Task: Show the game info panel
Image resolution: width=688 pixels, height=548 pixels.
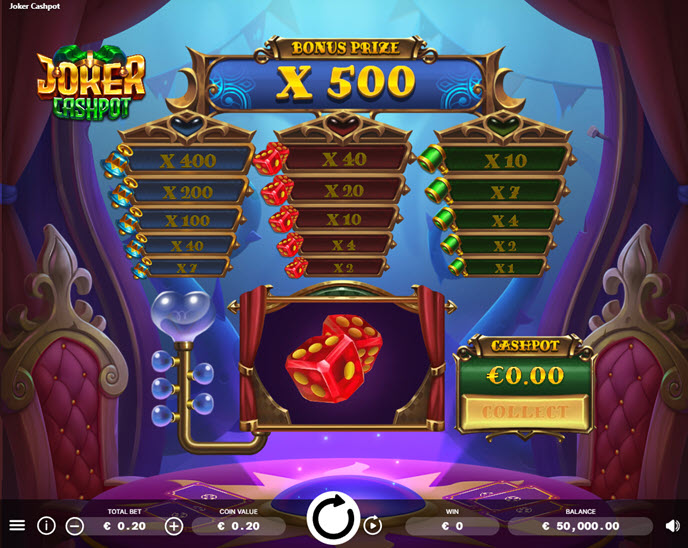Action: [x=46, y=525]
